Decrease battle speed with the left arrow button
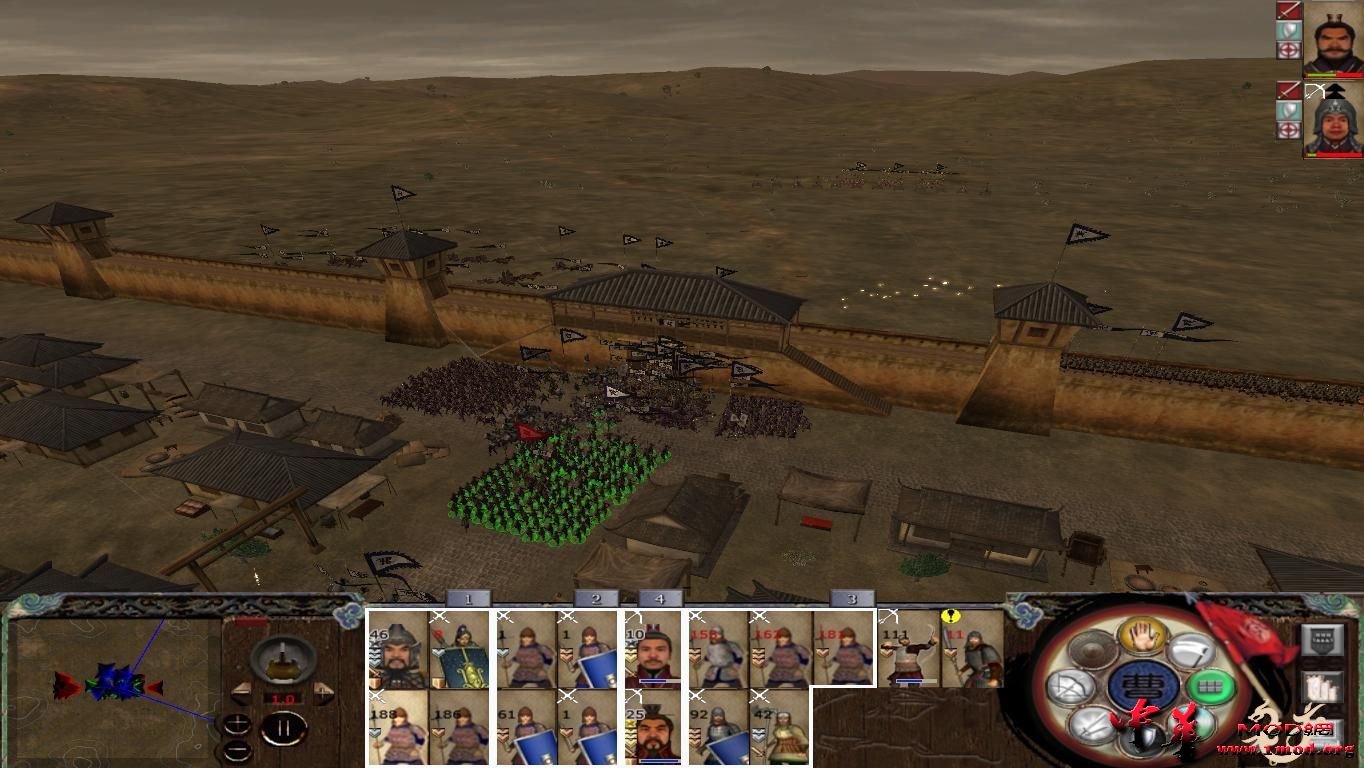Image resolution: width=1364 pixels, height=768 pixels. click(243, 693)
